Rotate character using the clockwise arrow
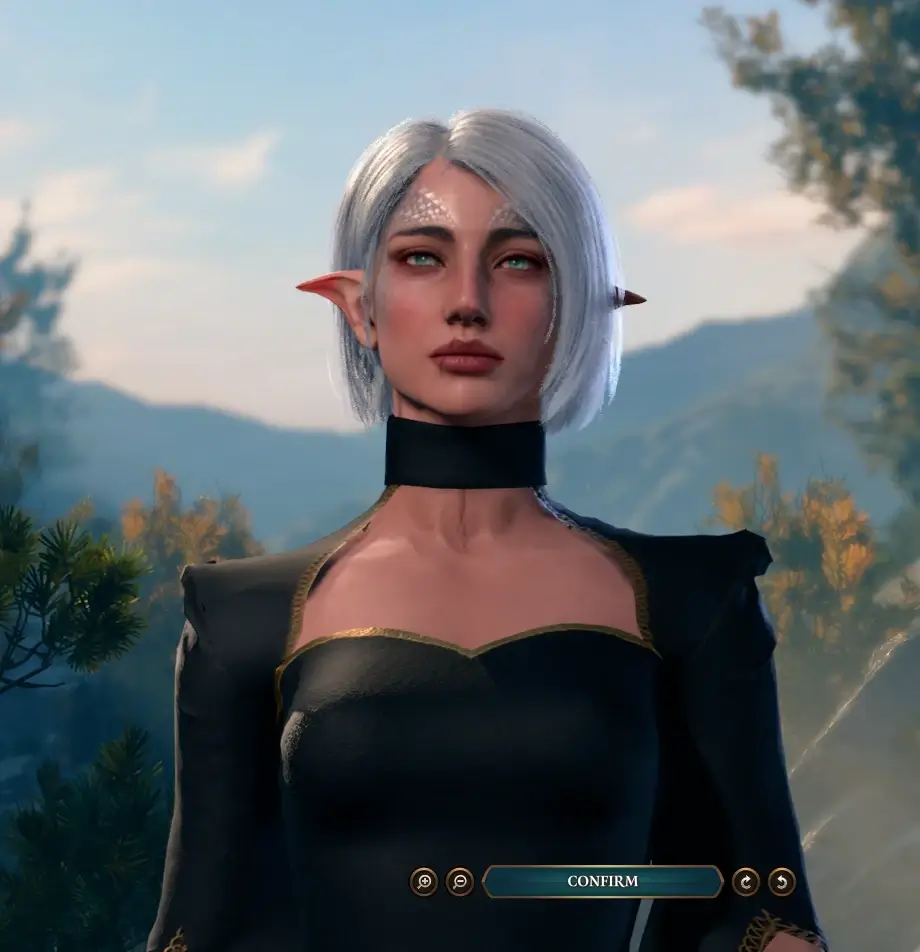 pyautogui.click(x=746, y=881)
